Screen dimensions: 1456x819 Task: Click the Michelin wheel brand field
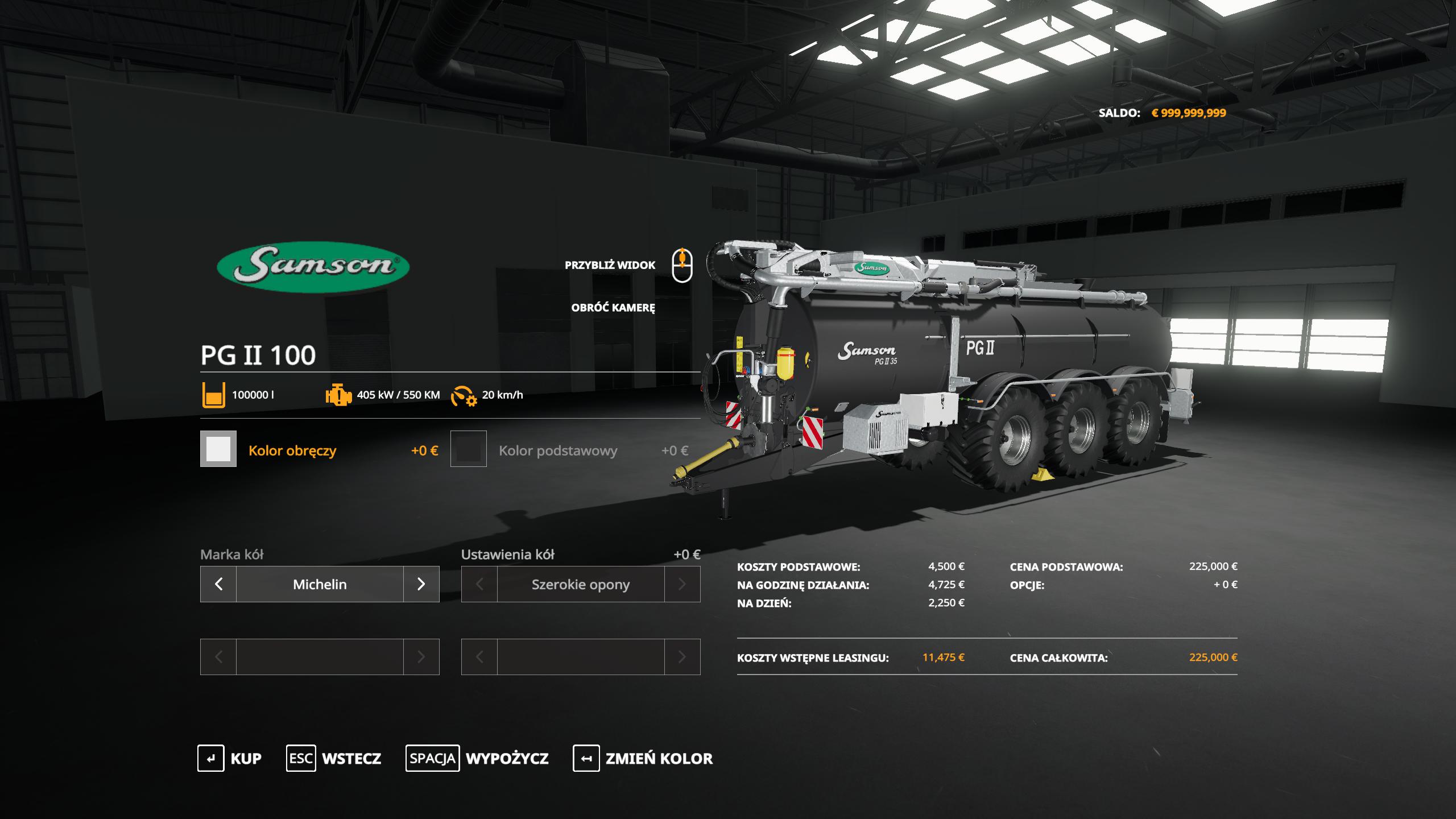tap(320, 584)
